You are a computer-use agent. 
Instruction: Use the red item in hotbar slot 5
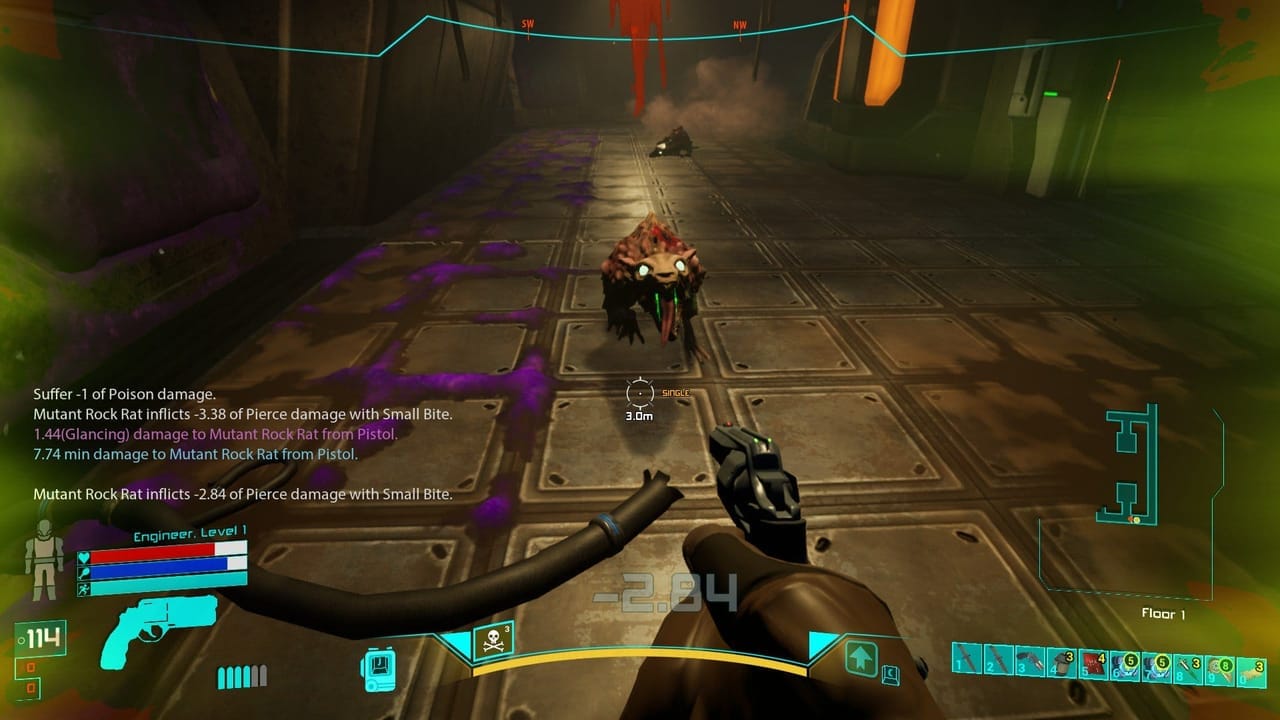[x=1093, y=663]
